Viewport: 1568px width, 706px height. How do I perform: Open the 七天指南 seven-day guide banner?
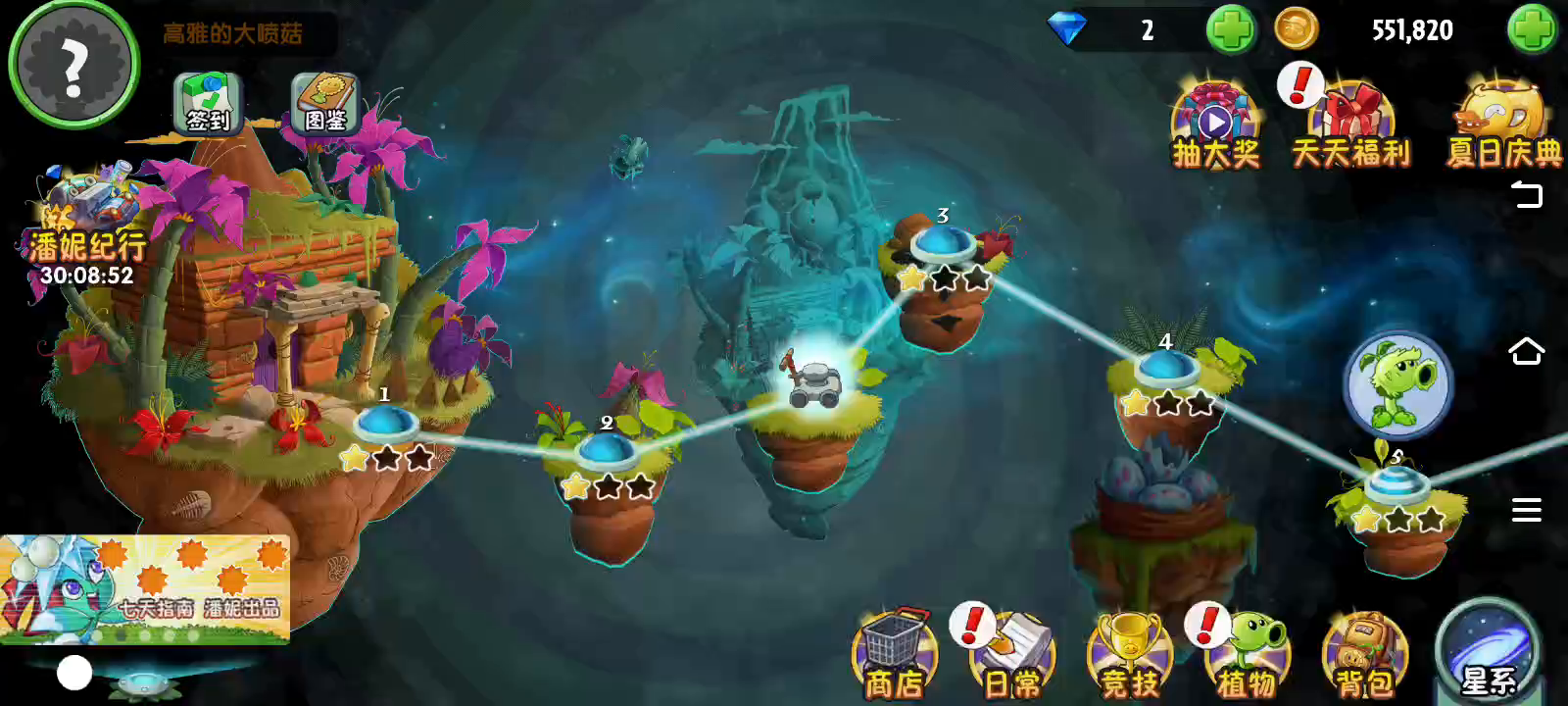145,586
